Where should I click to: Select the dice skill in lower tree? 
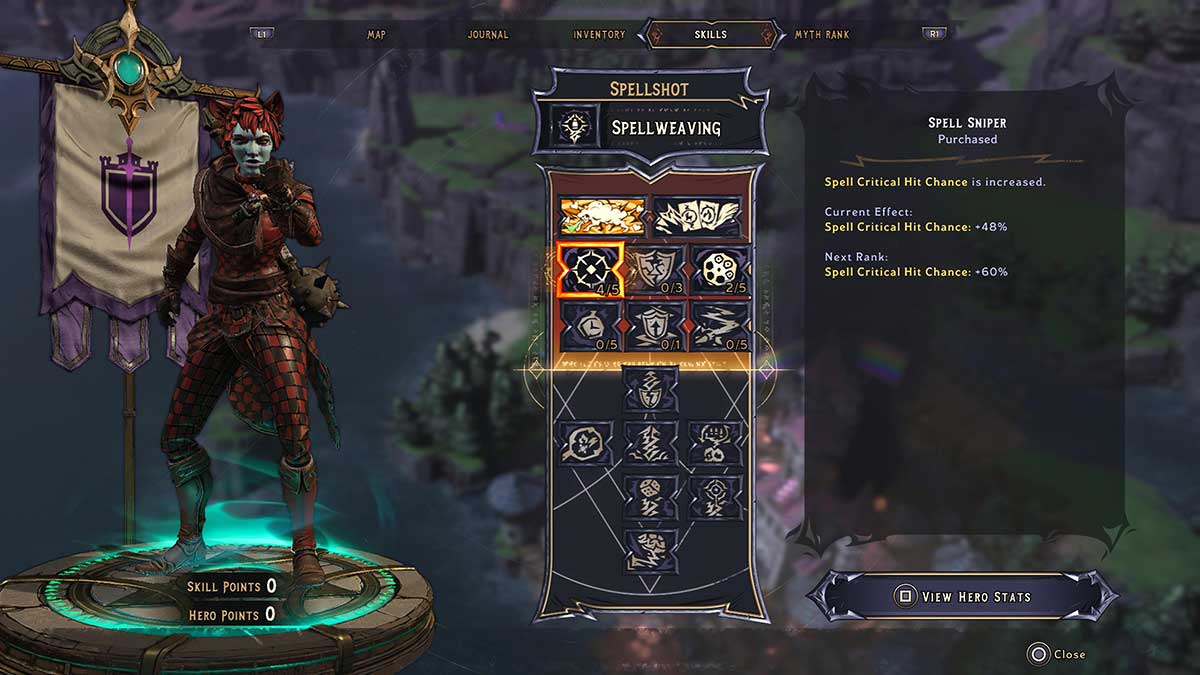(652, 495)
